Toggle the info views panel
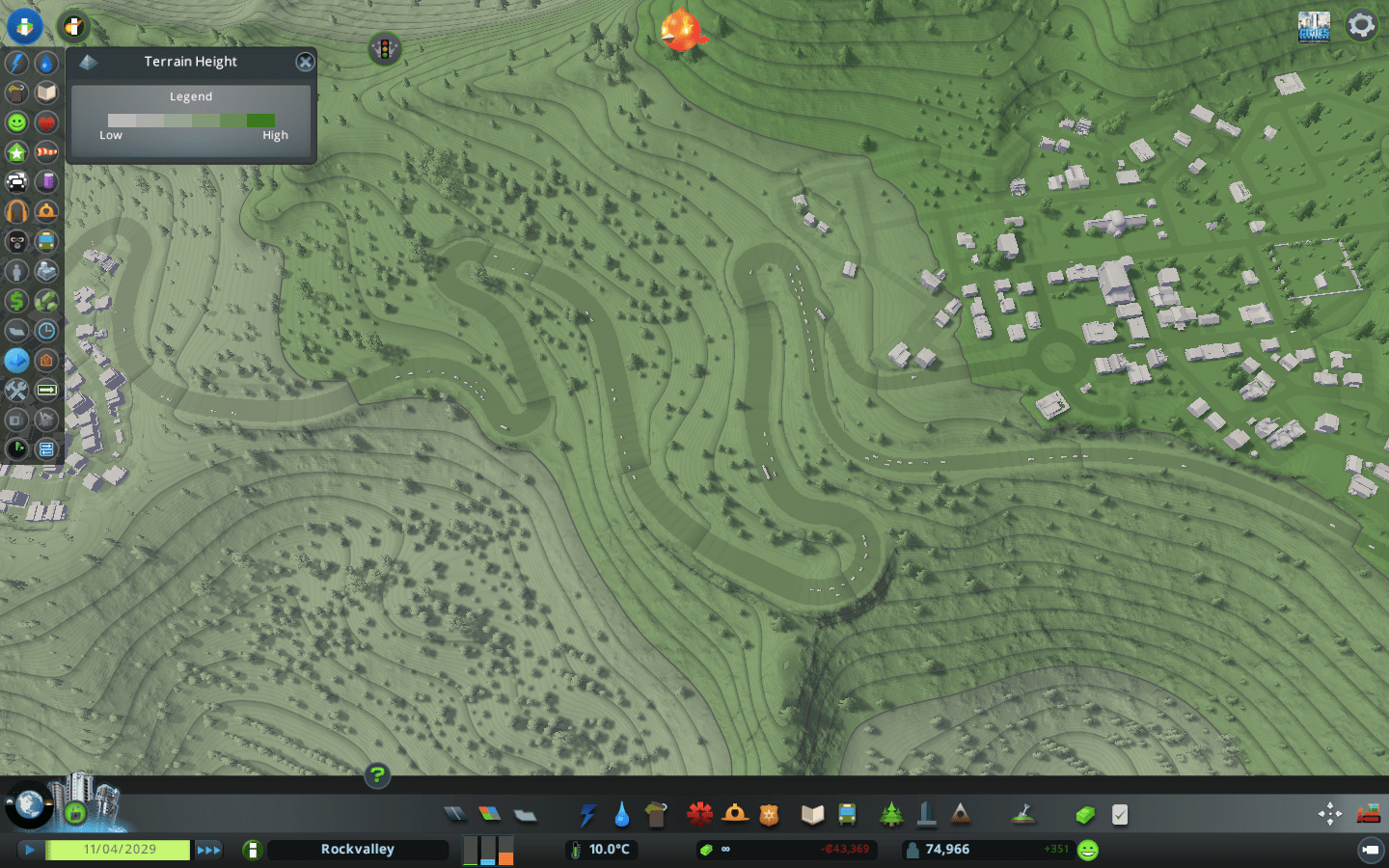The image size is (1389, 868). click(x=25, y=26)
